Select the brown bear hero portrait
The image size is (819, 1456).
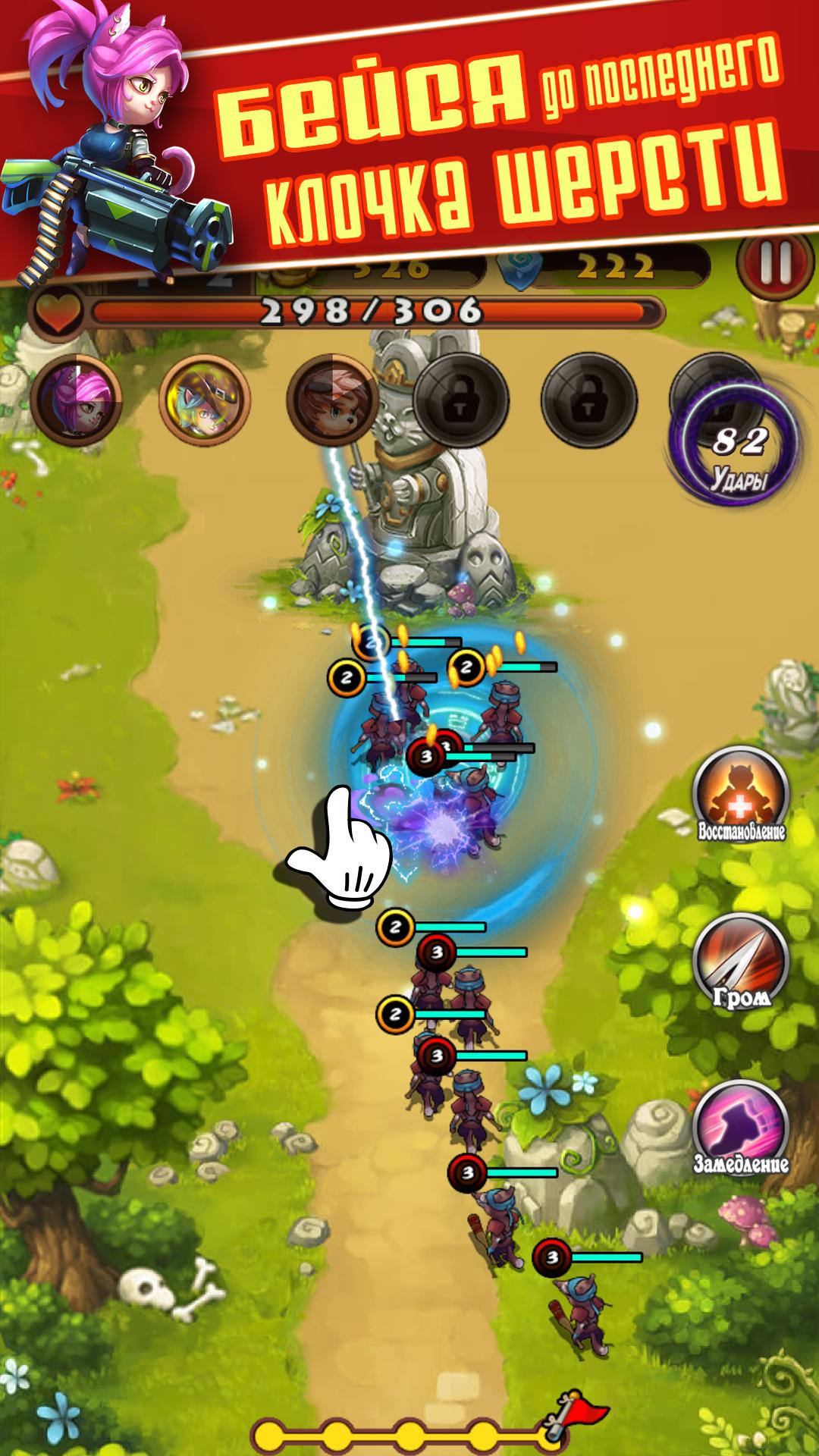pos(331,397)
